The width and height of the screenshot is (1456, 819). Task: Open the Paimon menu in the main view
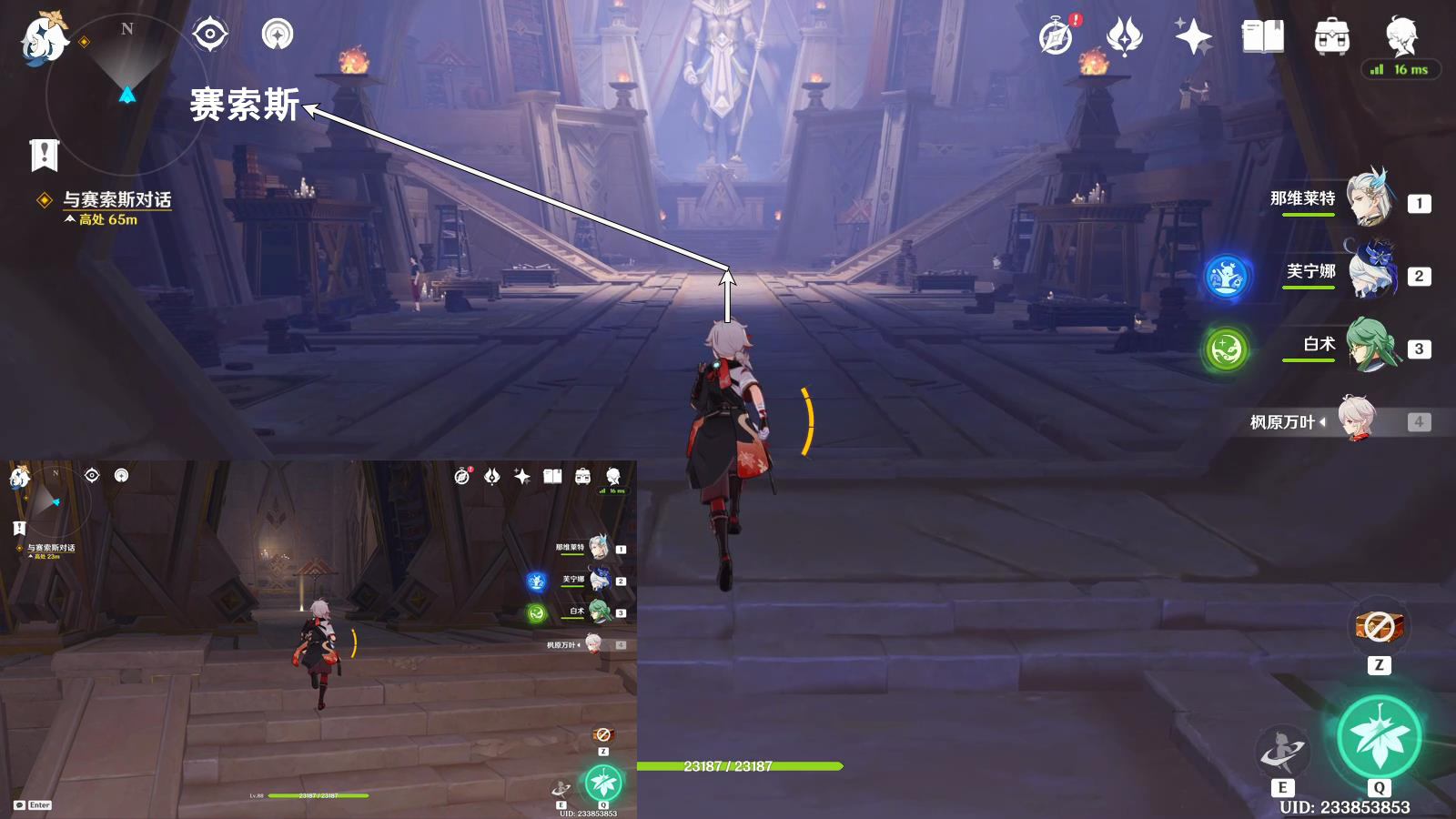click(44, 38)
